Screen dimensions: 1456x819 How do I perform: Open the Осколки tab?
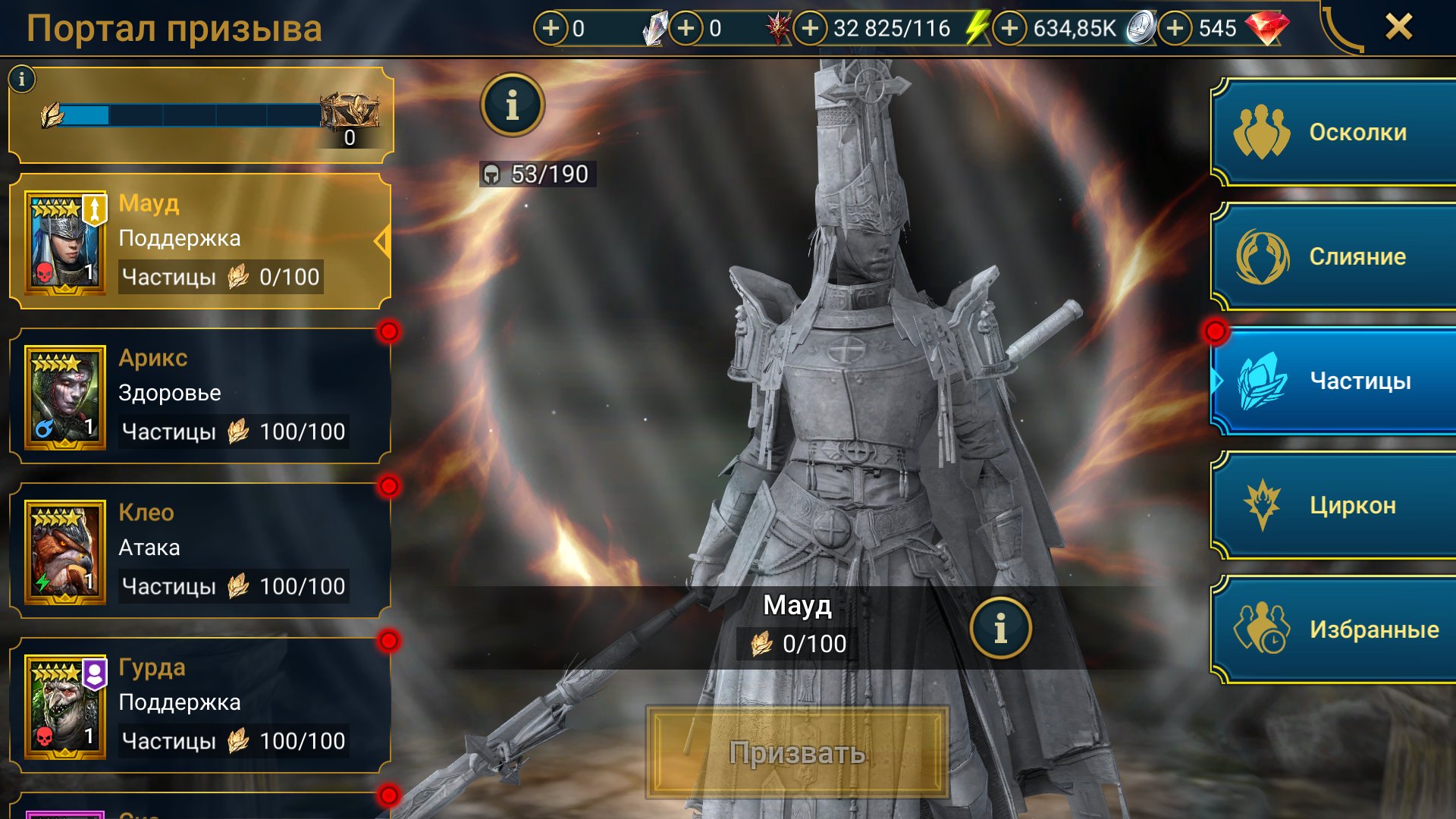1335,133
